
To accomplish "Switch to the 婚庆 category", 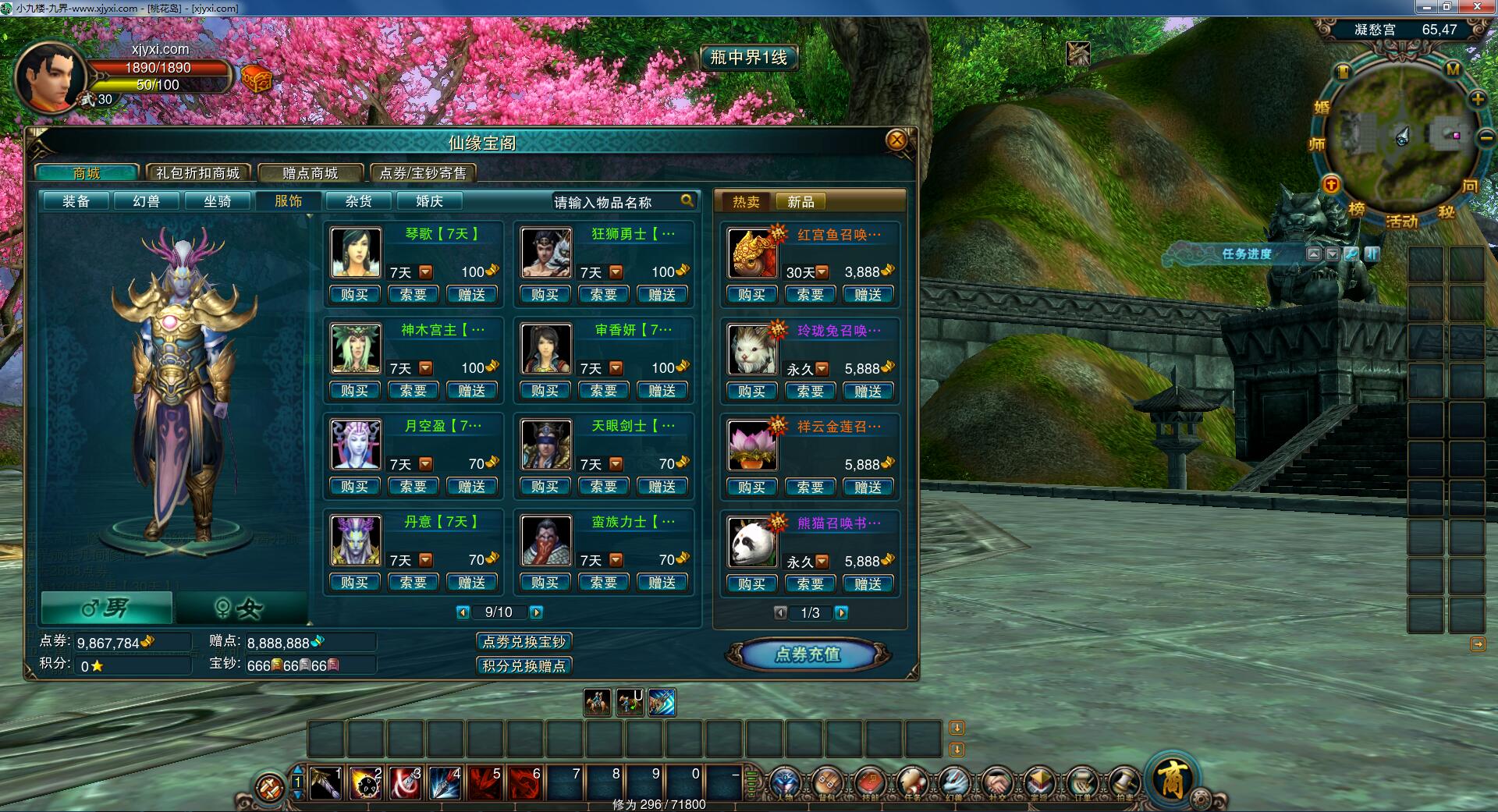I will point(429,201).
